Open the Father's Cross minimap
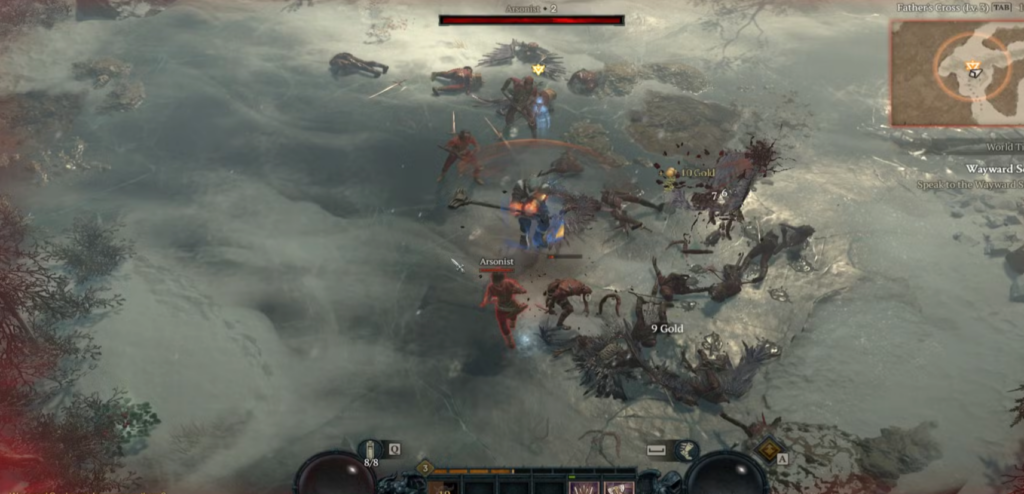 tap(955, 72)
